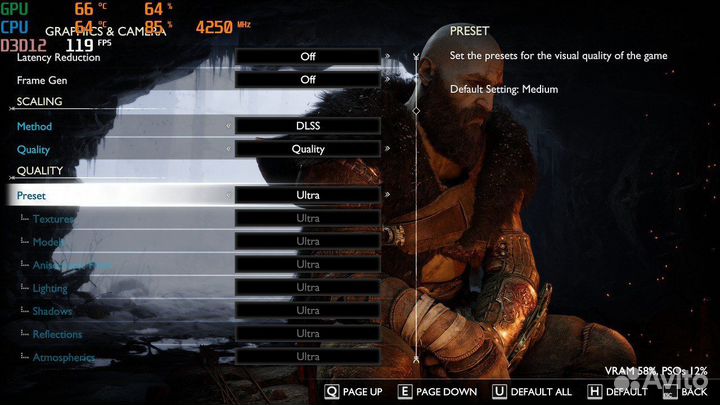
Task: Lower the Preset with its left arrow
Action: 229,196
